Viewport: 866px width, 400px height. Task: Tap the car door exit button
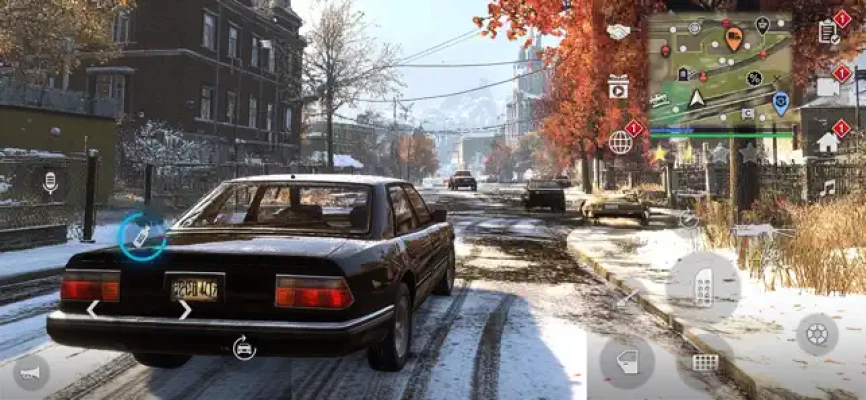[x=627, y=361]
